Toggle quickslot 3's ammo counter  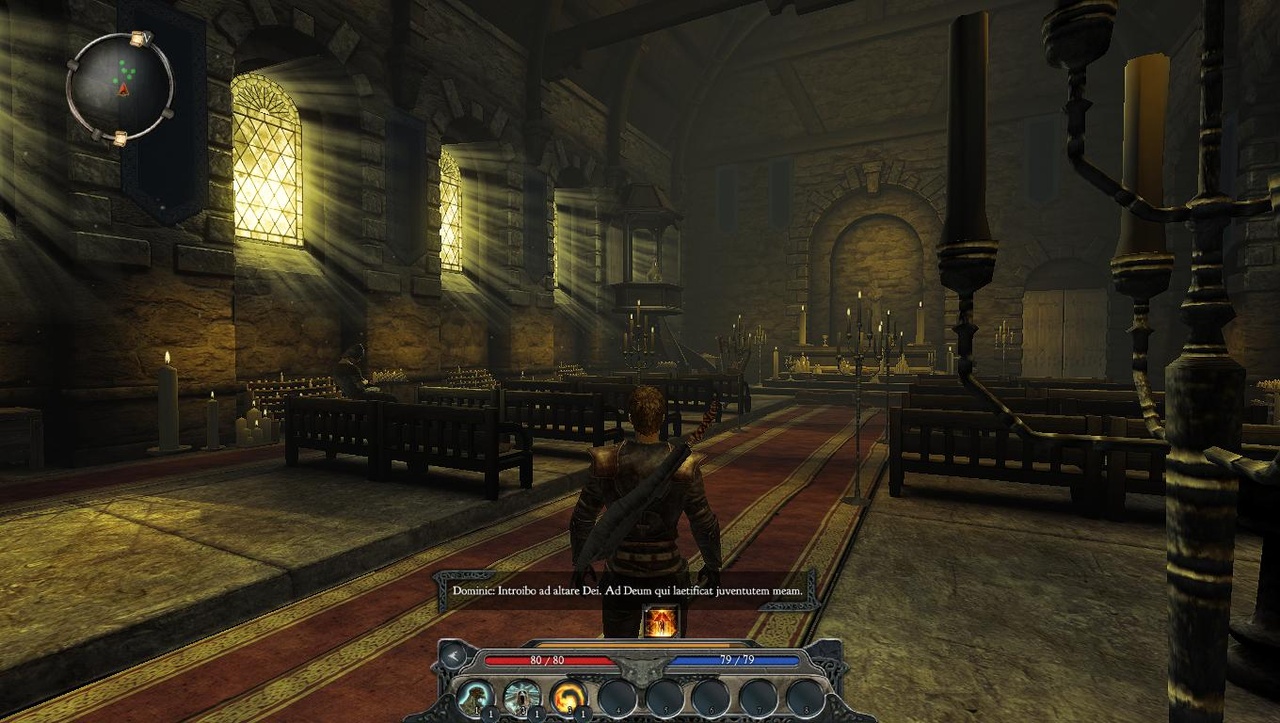(x=583, y=714)
